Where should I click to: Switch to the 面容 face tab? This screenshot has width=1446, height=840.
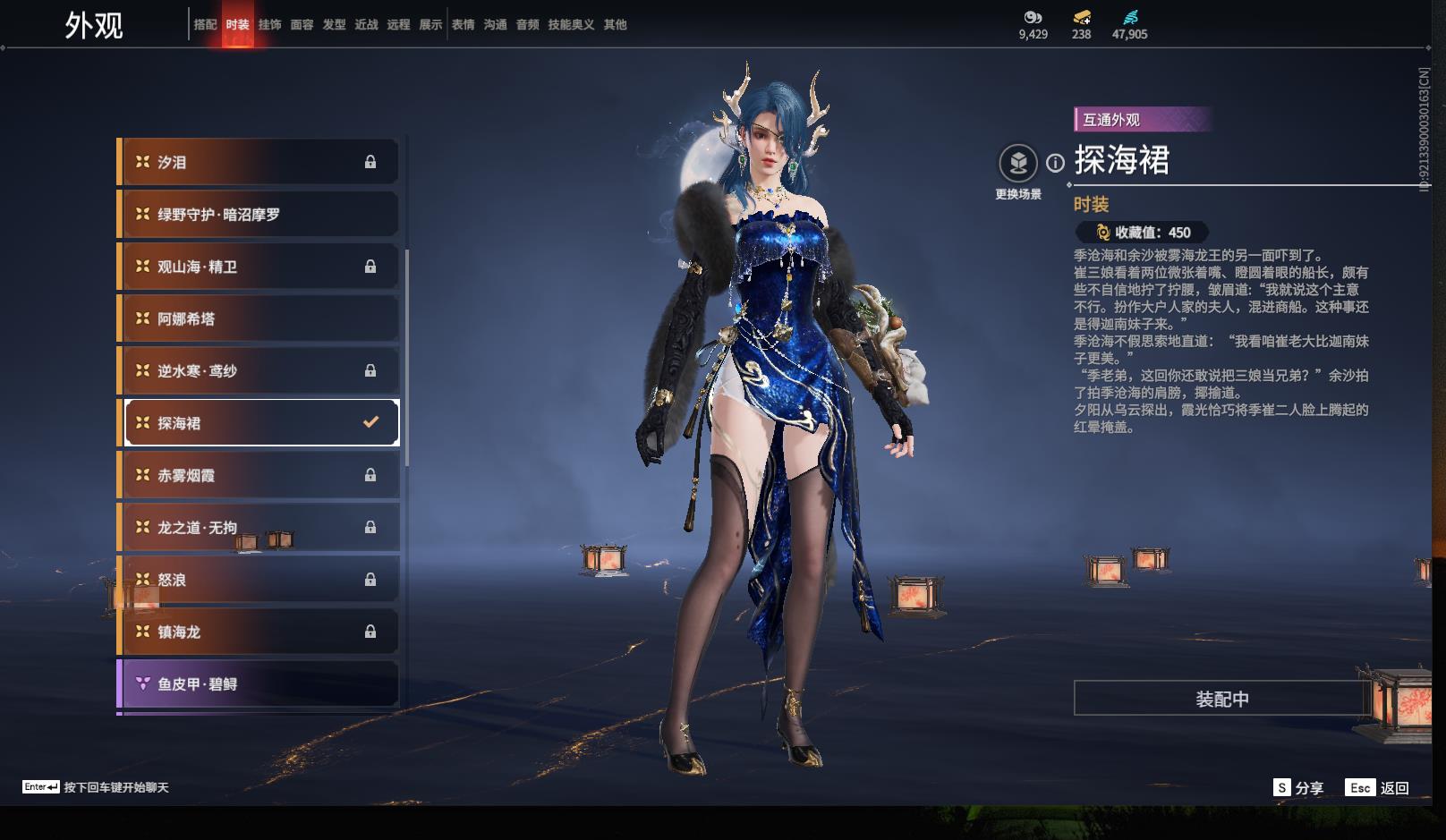pyautogui.click(x=302, y=25)
